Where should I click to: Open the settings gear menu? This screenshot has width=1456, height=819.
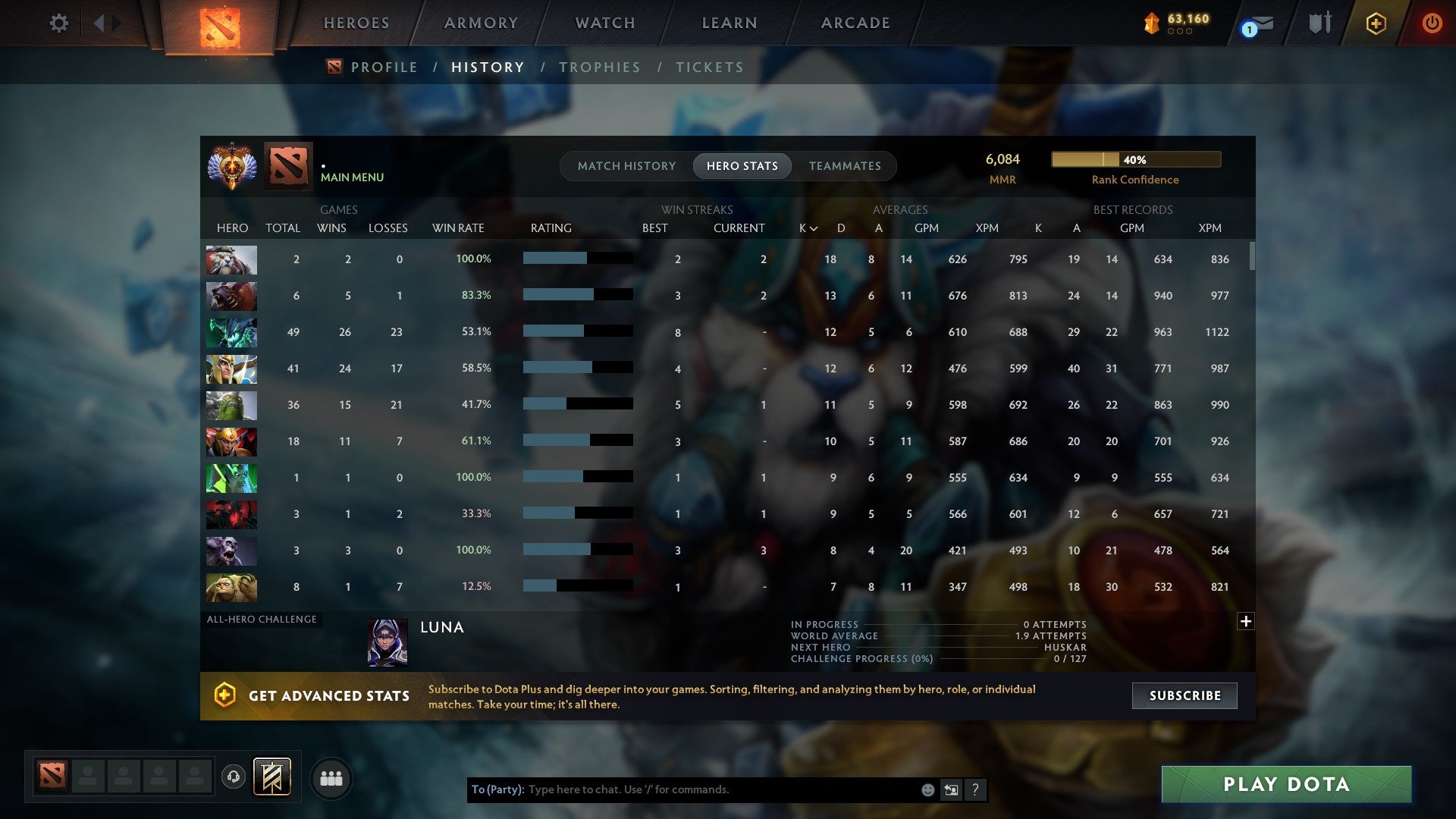(x=58, y=23)
